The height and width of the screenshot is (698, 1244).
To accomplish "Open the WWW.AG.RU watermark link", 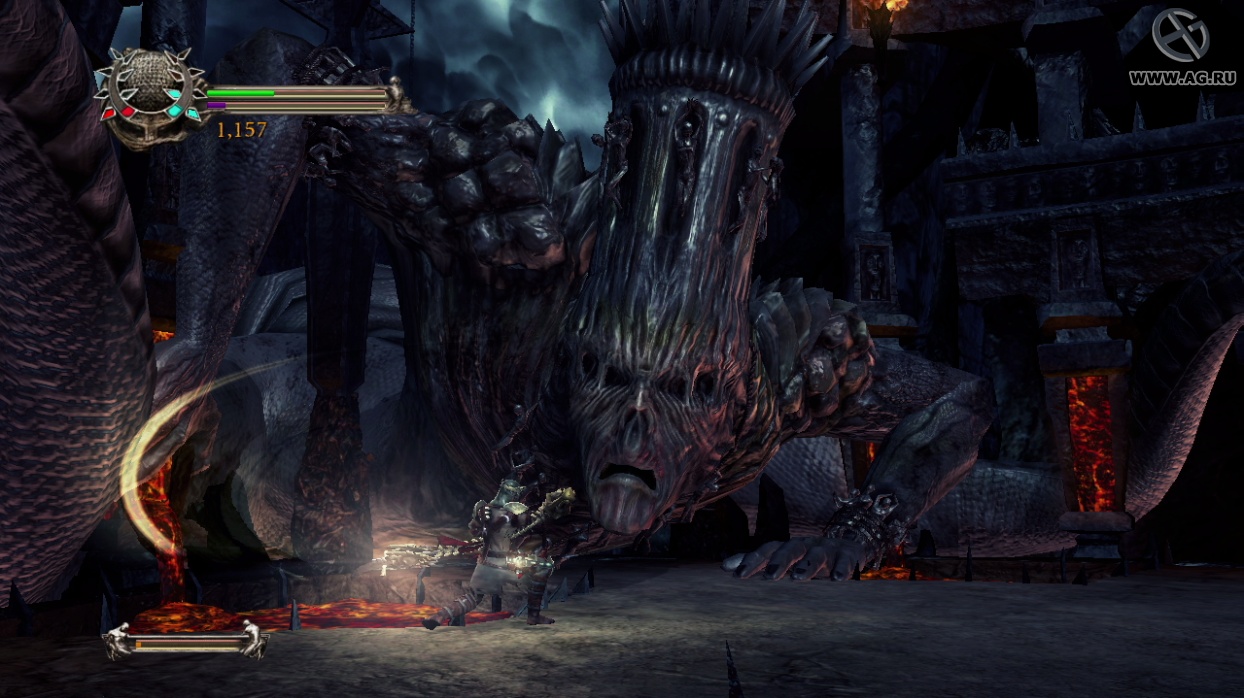I will pos(1183,77).
